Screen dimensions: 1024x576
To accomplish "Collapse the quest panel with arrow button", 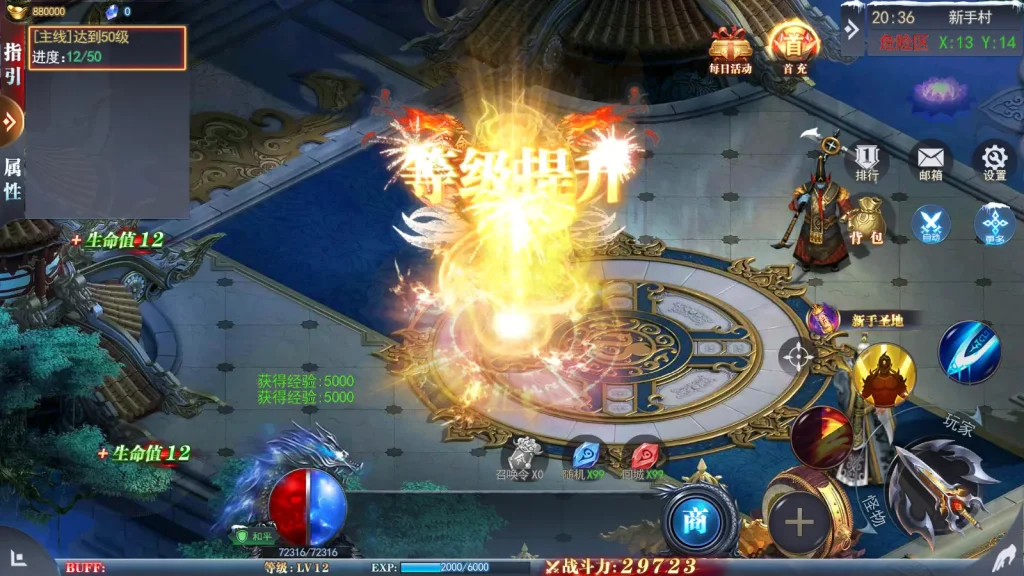I will coord(11,122).
